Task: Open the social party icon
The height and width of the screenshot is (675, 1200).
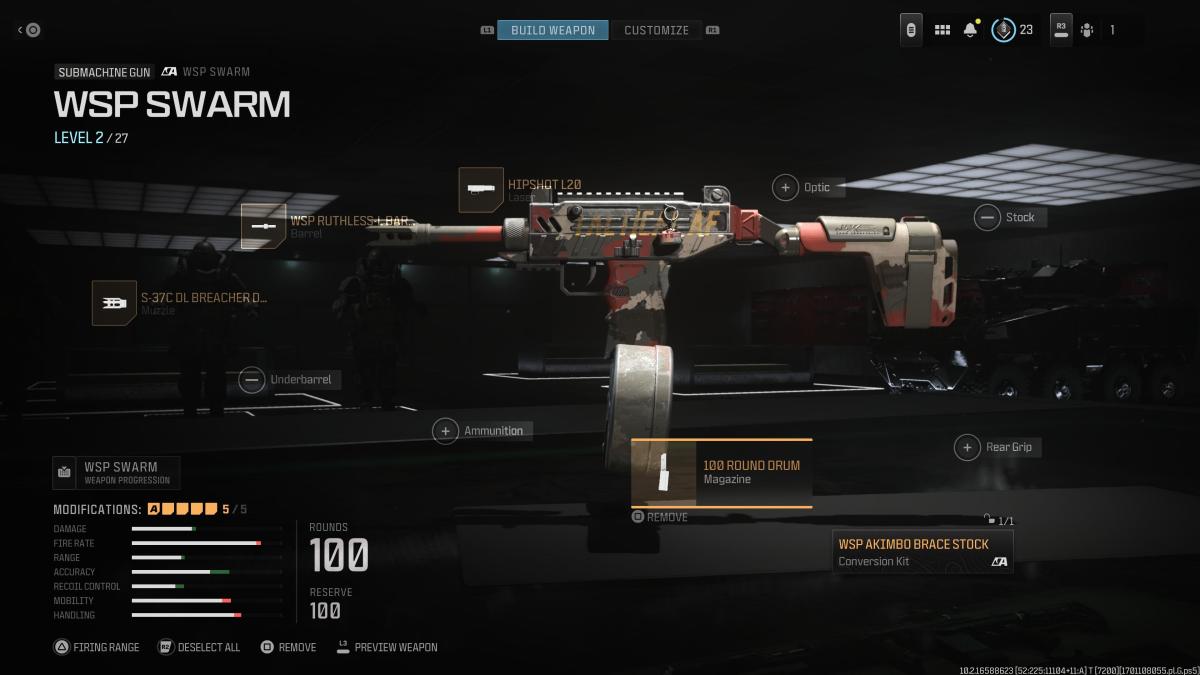Action: (1087, 30)
